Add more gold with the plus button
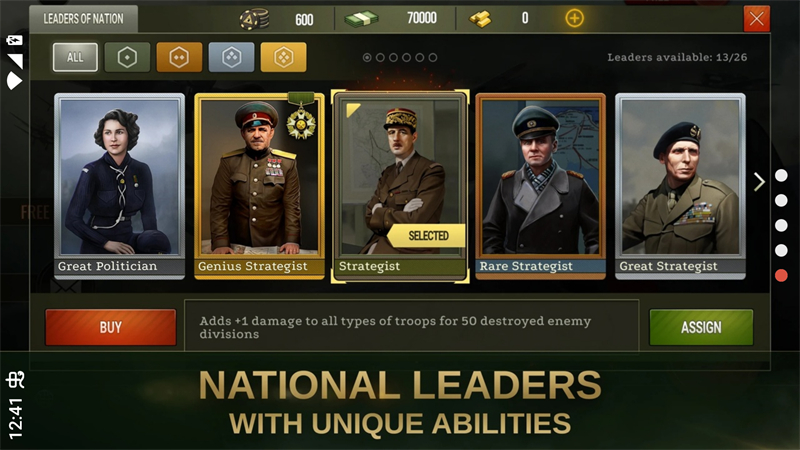 tap(574, 18)
